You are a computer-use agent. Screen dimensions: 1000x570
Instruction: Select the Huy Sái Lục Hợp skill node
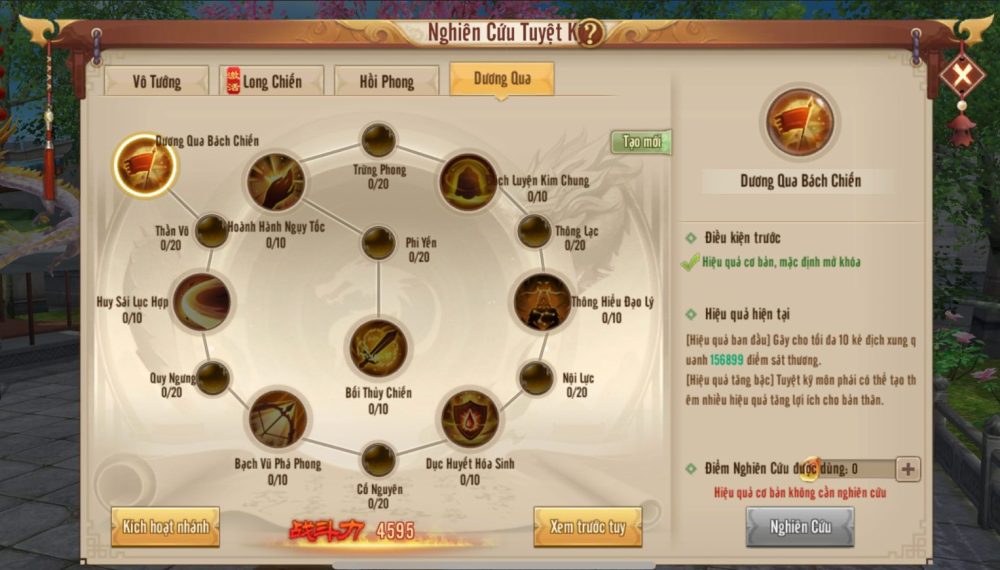202,301
